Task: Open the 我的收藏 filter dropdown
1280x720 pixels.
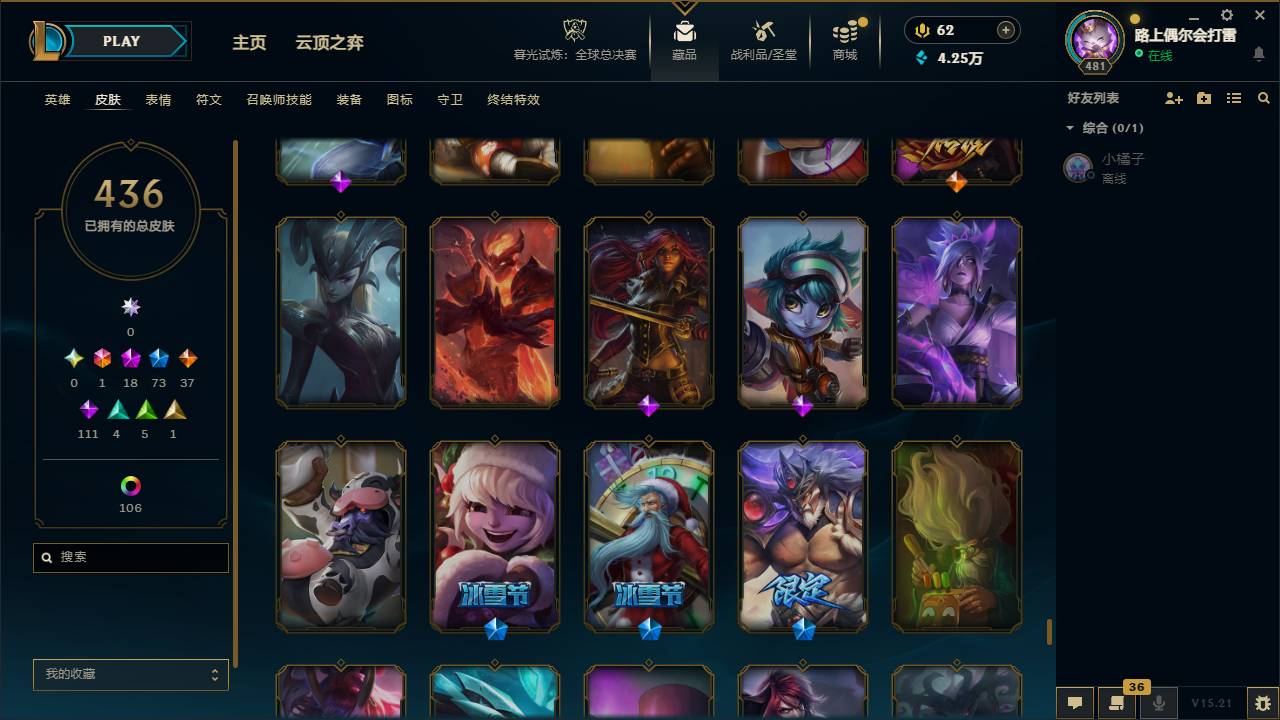Action: [x=130, y=675]
